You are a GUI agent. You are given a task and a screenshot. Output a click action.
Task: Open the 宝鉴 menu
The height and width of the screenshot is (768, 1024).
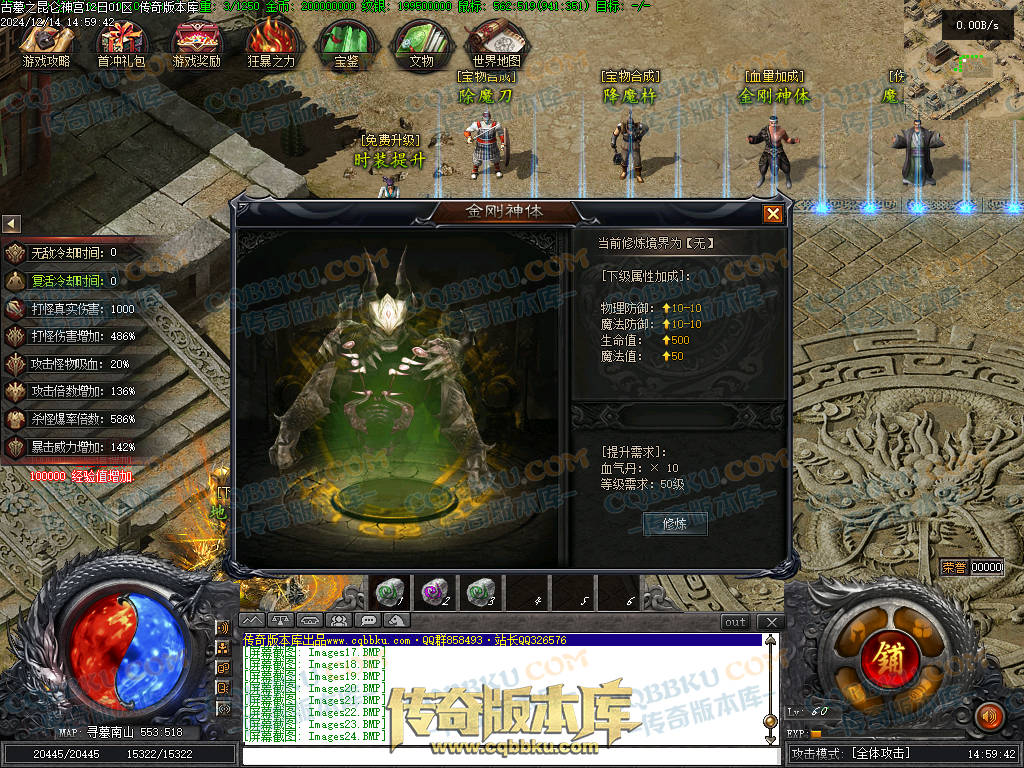[347, 42]
